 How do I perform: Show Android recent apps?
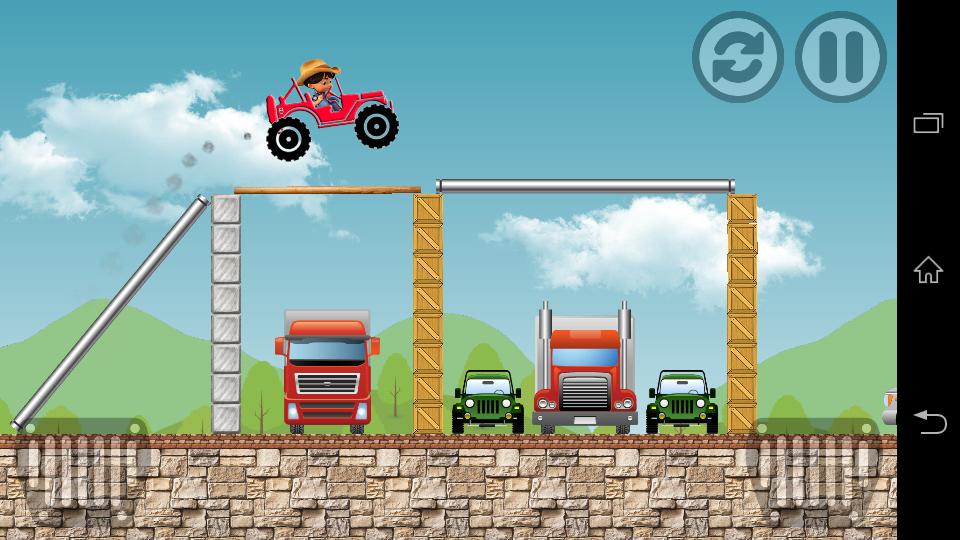pos(928,123)
